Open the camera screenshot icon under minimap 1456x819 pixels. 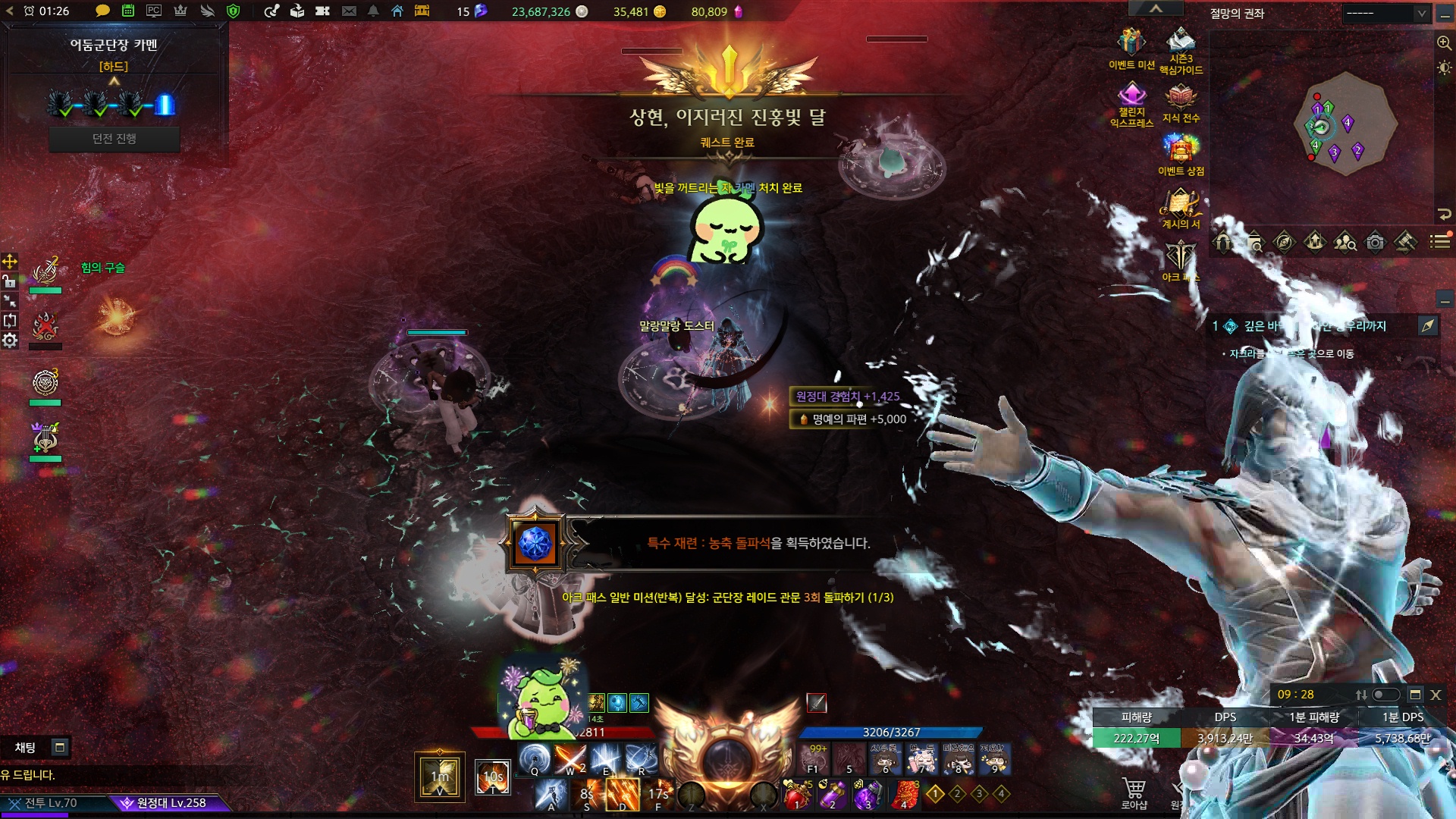1375,243
